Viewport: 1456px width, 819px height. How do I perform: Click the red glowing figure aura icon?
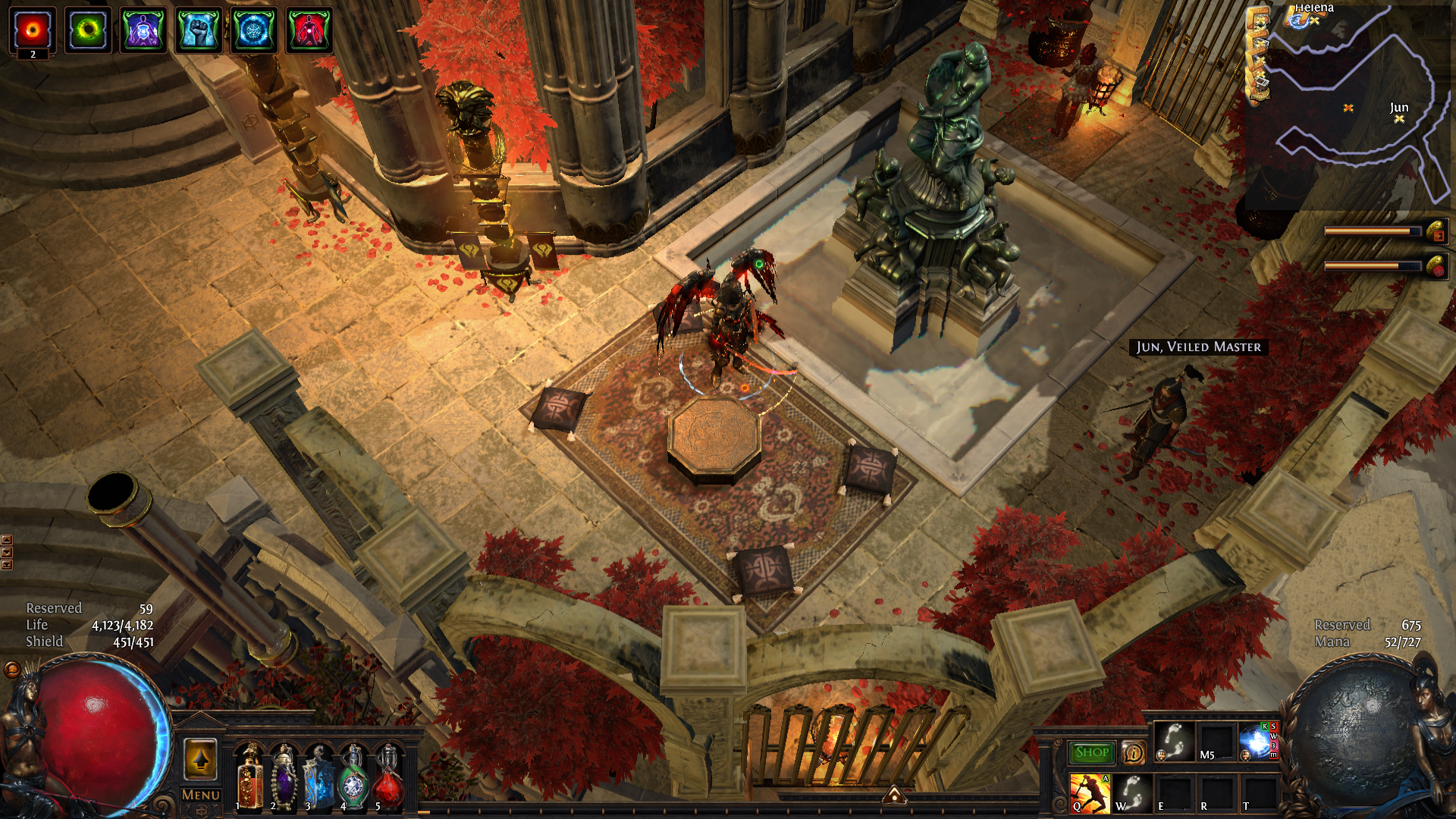click(309, 30)
